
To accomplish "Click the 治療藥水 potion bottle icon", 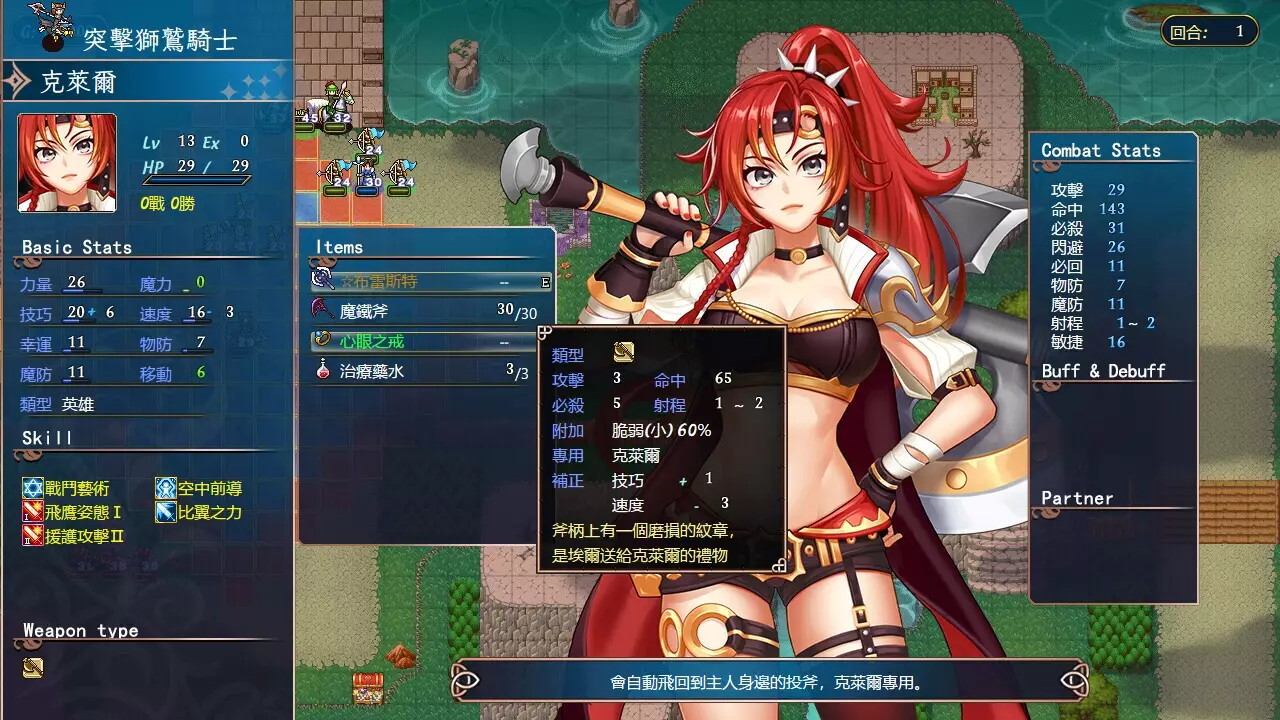I will tap(322, 370).
